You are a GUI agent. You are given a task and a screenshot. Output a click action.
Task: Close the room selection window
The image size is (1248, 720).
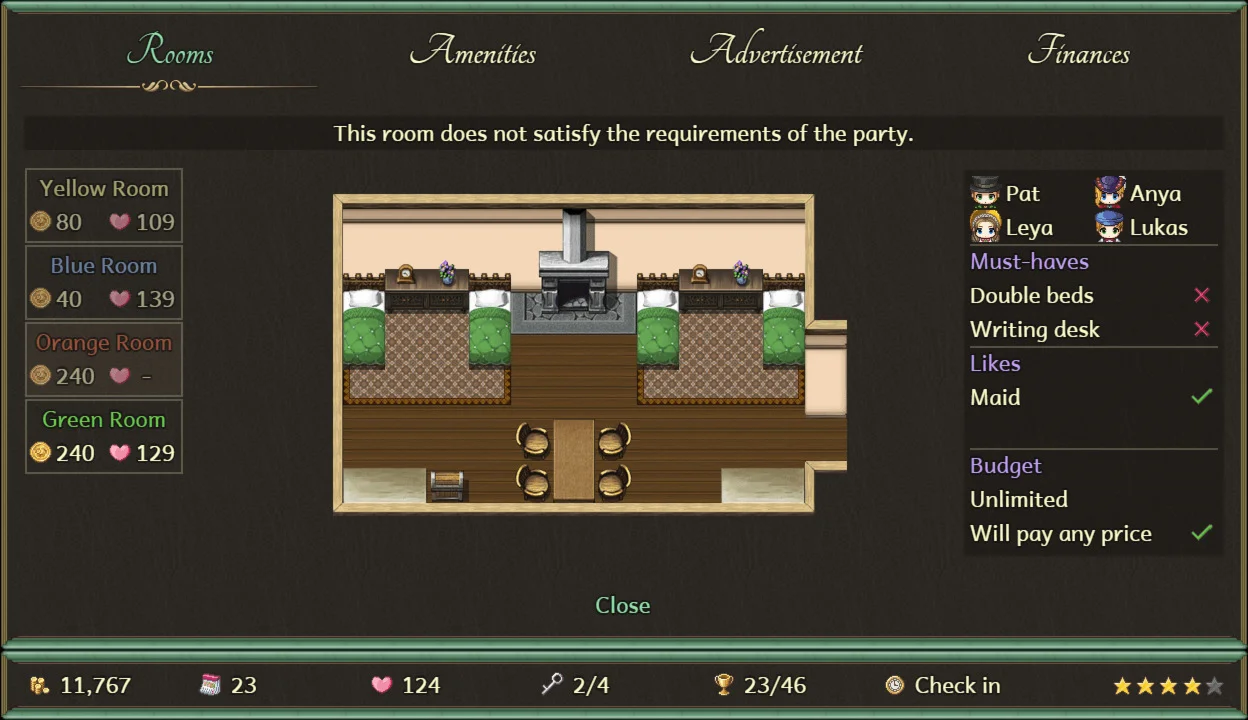(x=622, y=605)
